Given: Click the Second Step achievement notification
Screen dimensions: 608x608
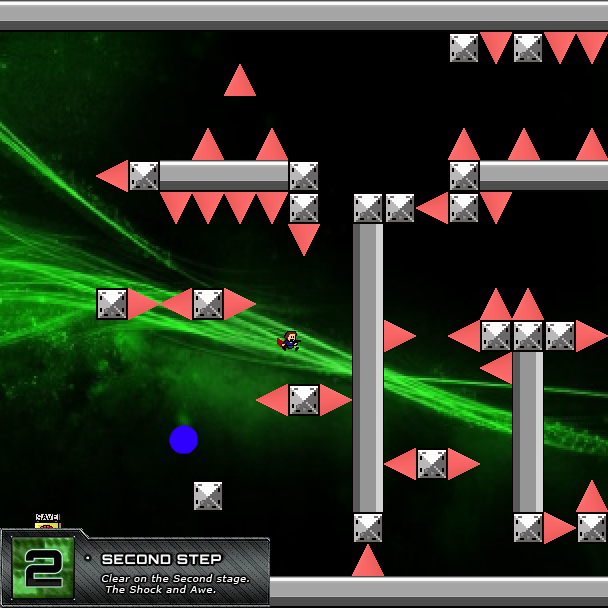Looking at the screenshot, I should (x=135, y=569).
